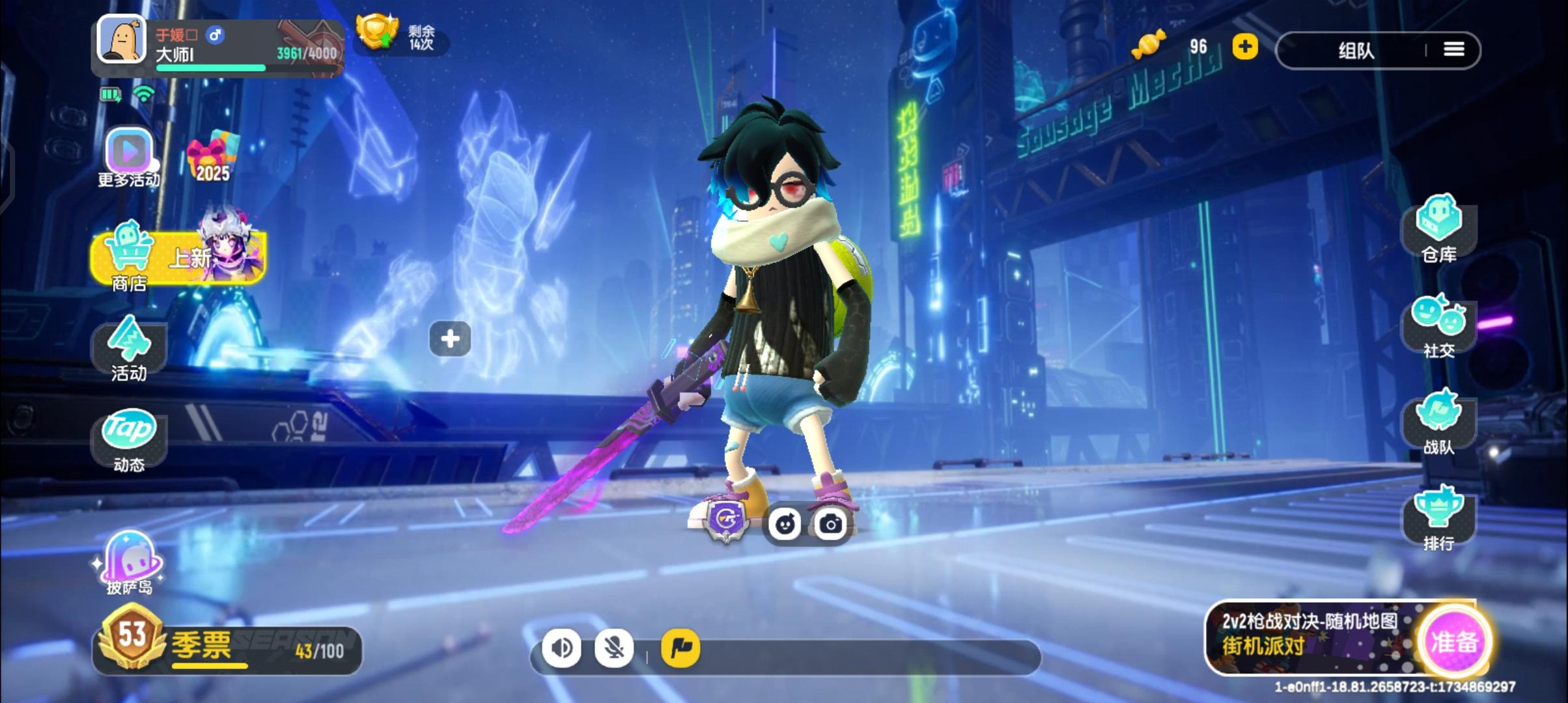Toggle the muted microphone button
Viewport: 1568px width, 703px height.
click(614, 648)
